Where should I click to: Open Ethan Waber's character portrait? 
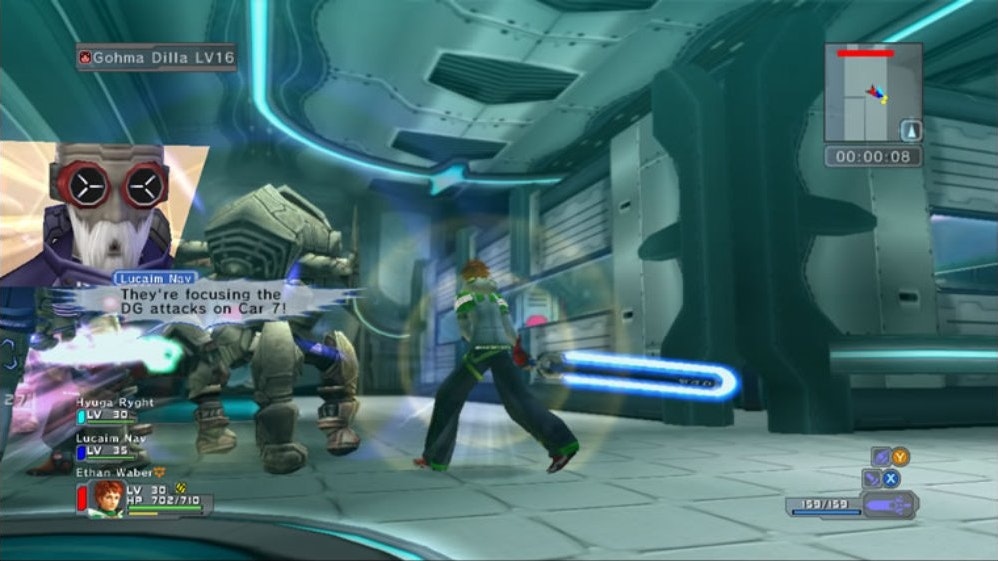108,497
